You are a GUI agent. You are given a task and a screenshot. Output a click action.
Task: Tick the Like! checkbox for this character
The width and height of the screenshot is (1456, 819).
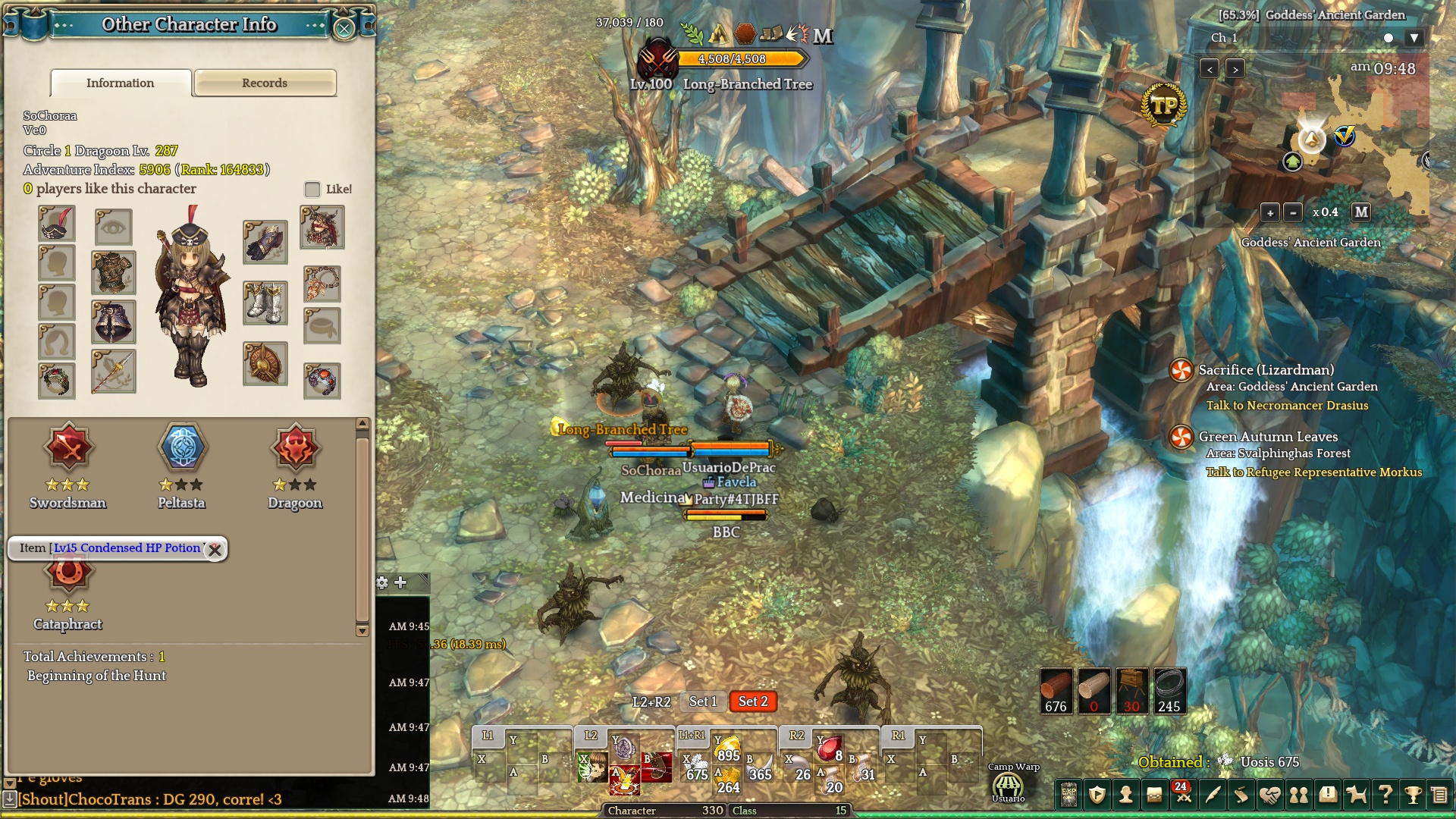[x=312, y=190]
